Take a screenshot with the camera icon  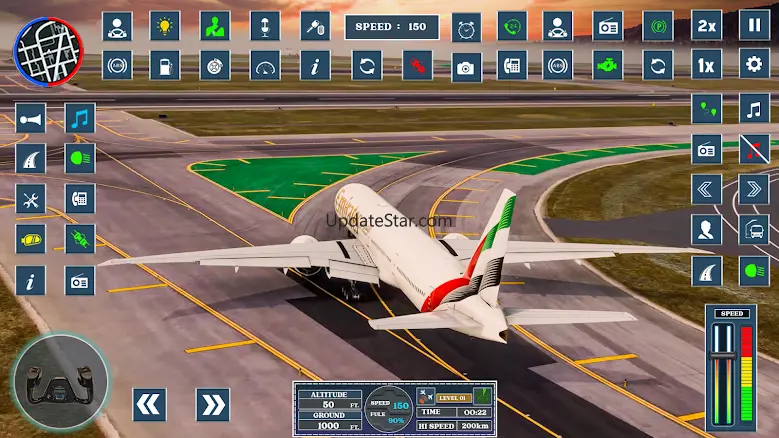pyautogui.click(x=466, y=66)
